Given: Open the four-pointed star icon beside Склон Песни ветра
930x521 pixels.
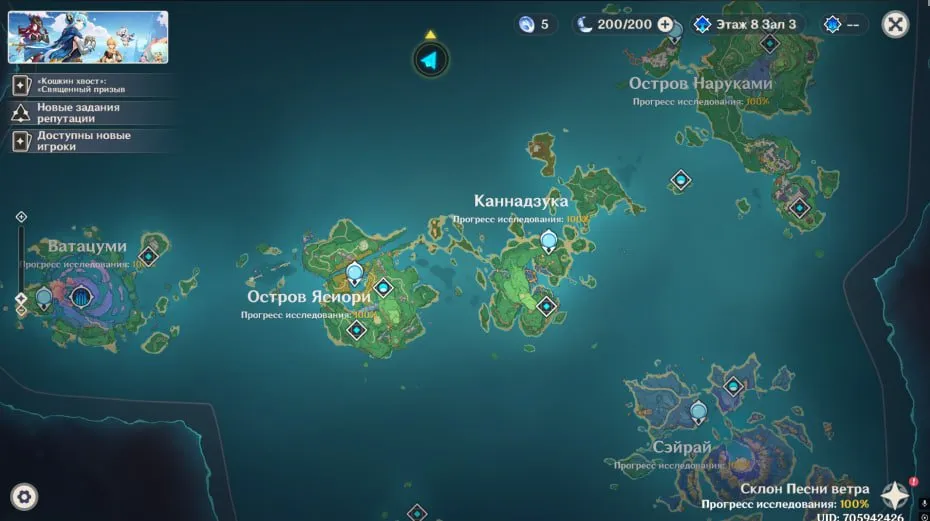Looking at the screenshot, I should coord(894,495).
